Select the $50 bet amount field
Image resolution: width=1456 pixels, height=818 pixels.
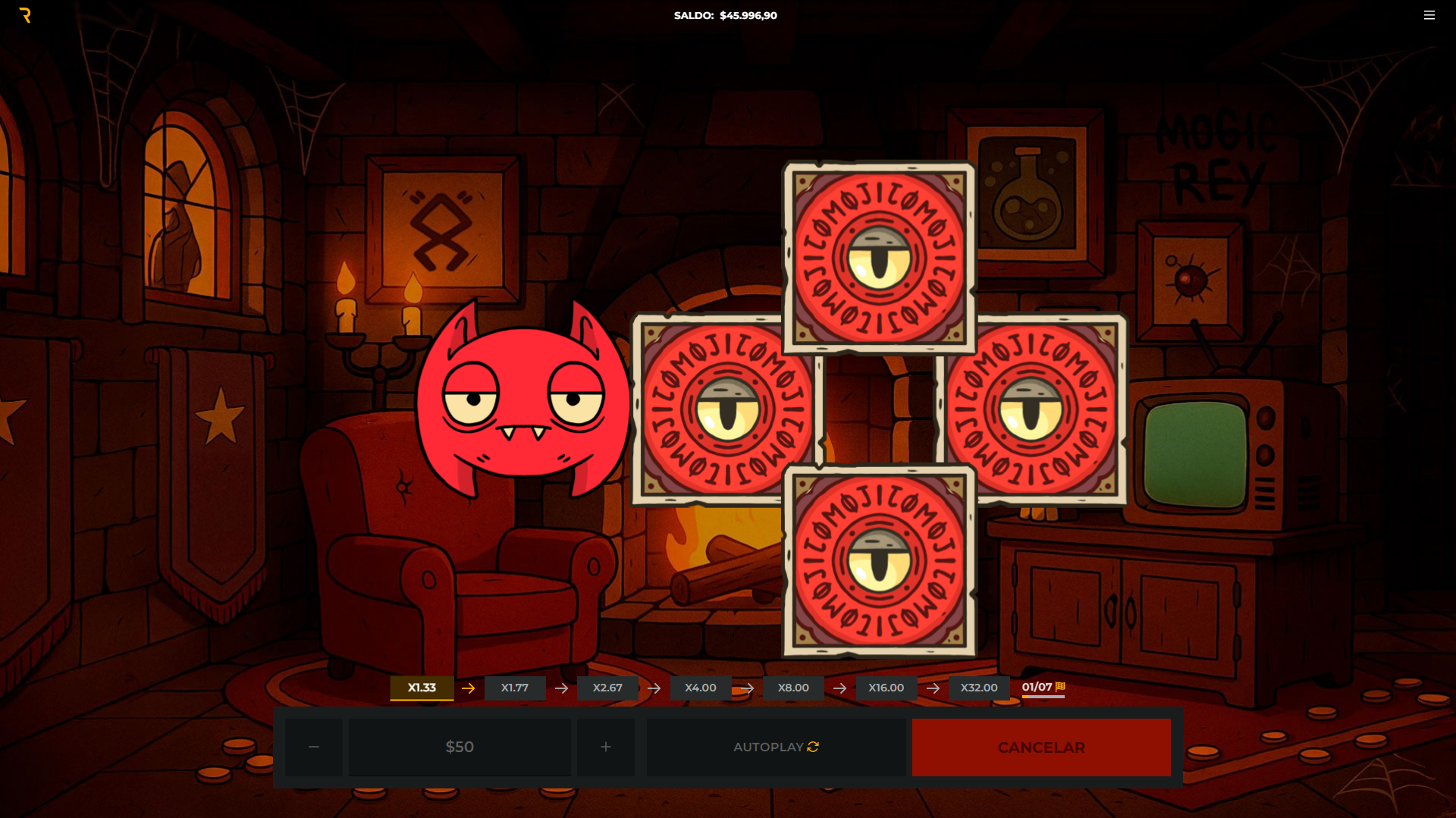[x=460, y=747]
